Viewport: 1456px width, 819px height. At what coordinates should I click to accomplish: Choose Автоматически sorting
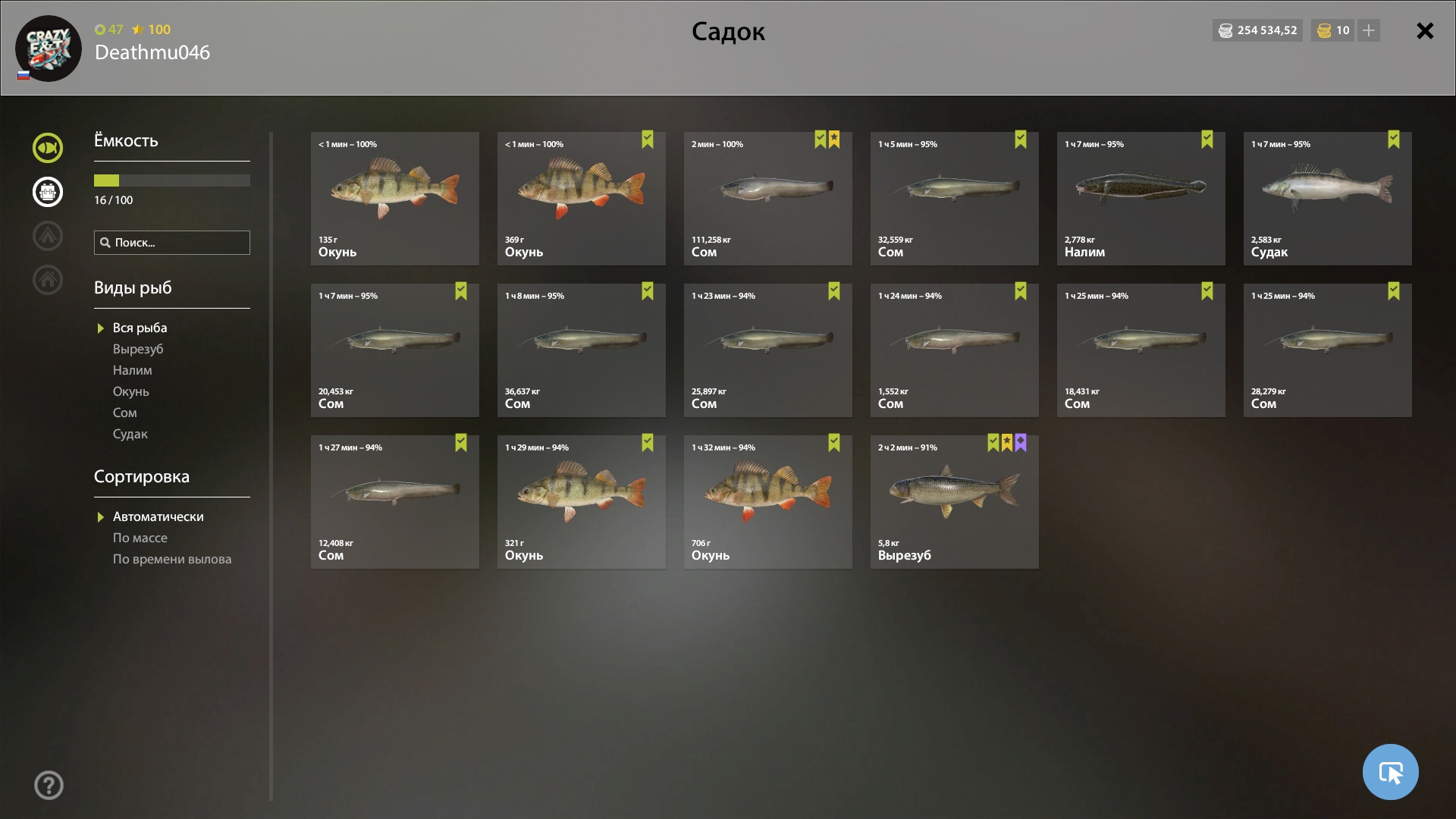point(158,516)
